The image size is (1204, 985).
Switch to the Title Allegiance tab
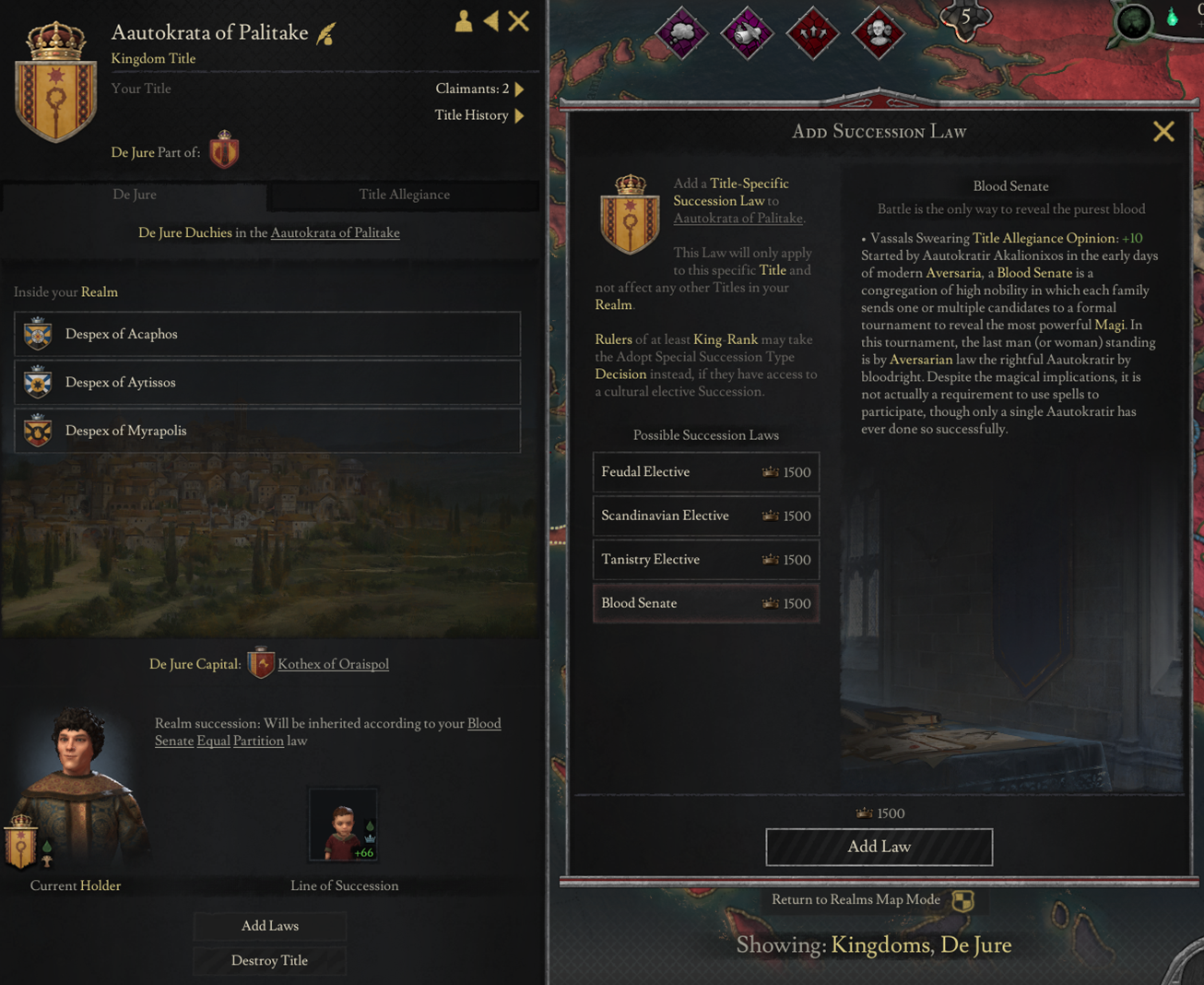pyautogui.click(x=403, y=195)
